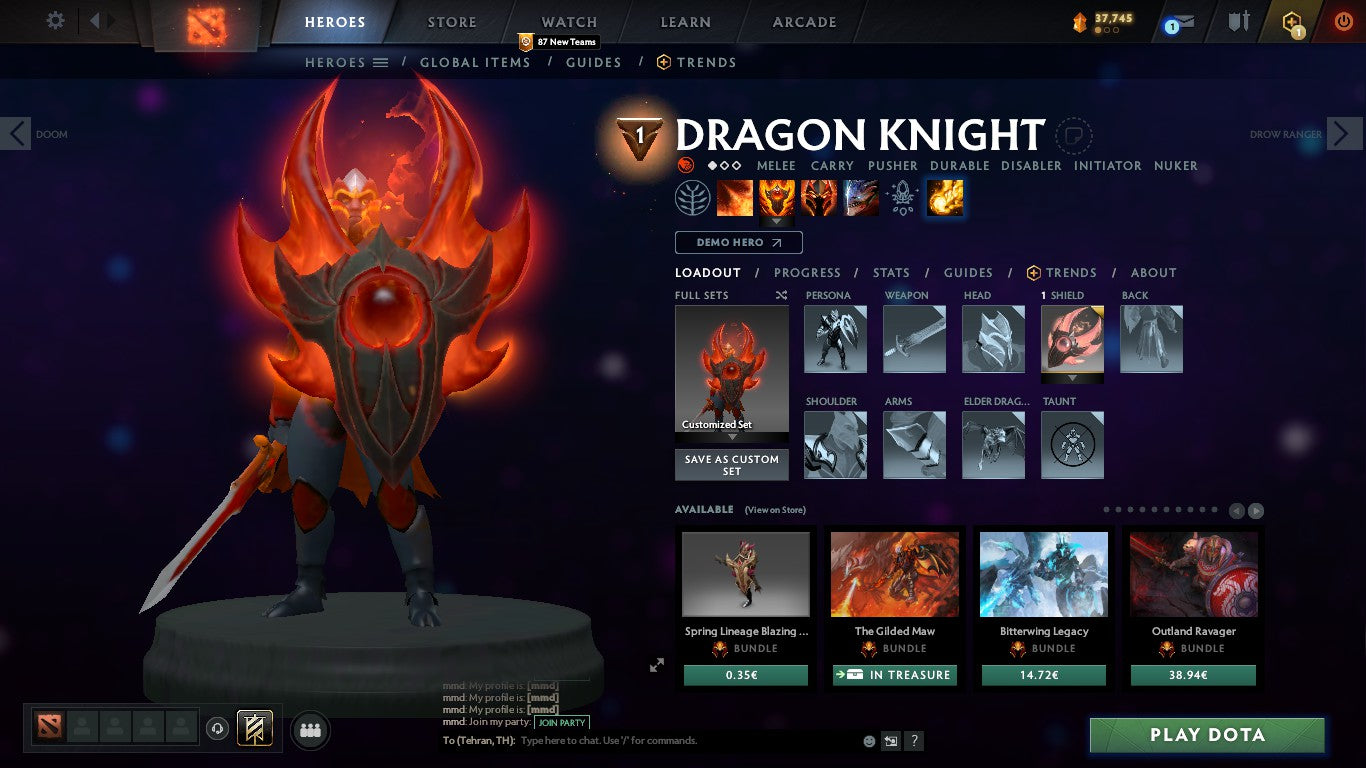Expand the dropdown under Dragon Knight's second ability
Image resolution: width=1366 pixels, height=768 pixels.
[777, 219]
